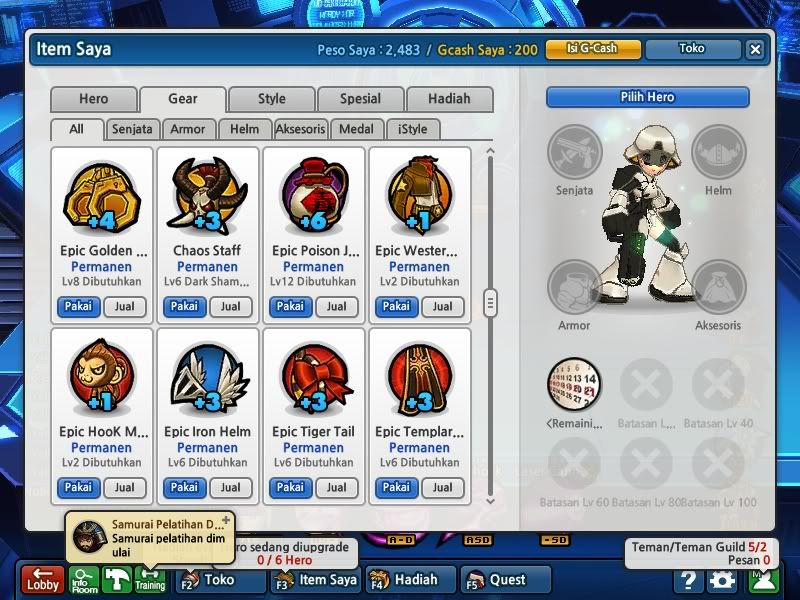The width and height of the screenshot is (800, 600).
Task: Close the Item Saya window
Action: click(755, 49)
